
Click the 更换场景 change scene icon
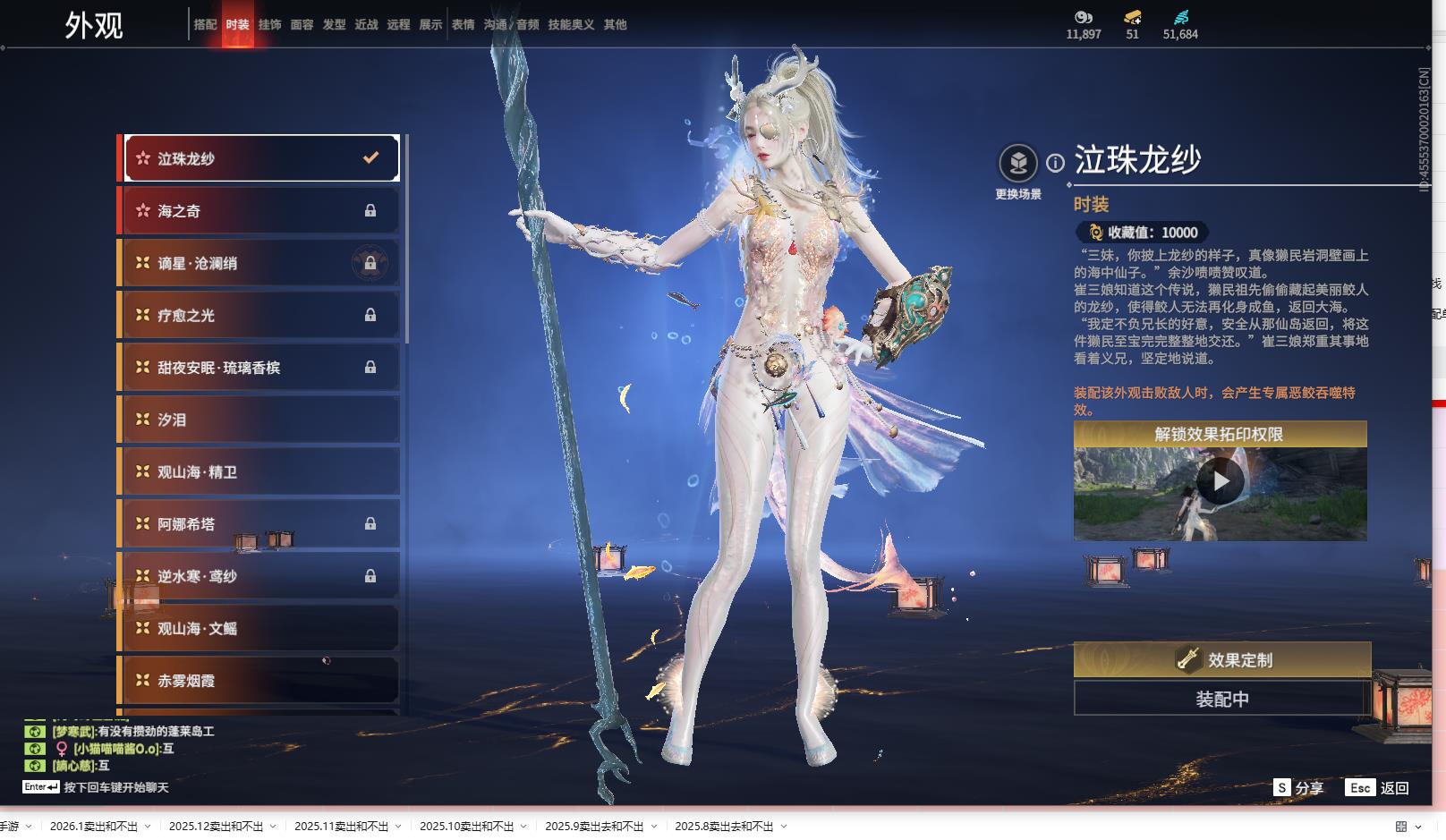tap(1018, 165)
